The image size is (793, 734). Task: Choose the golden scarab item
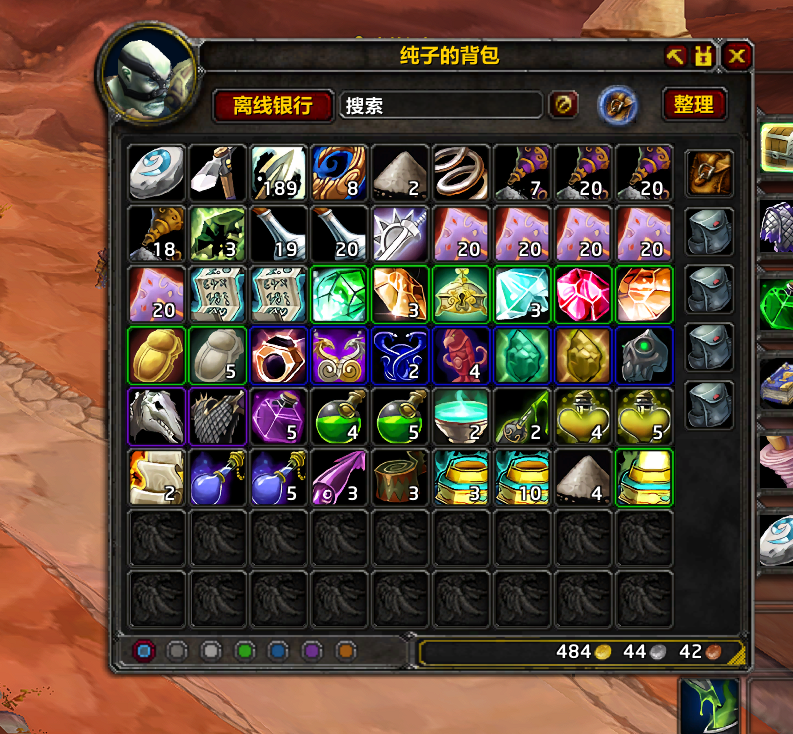pyautogui.click(x=157, y=355)
